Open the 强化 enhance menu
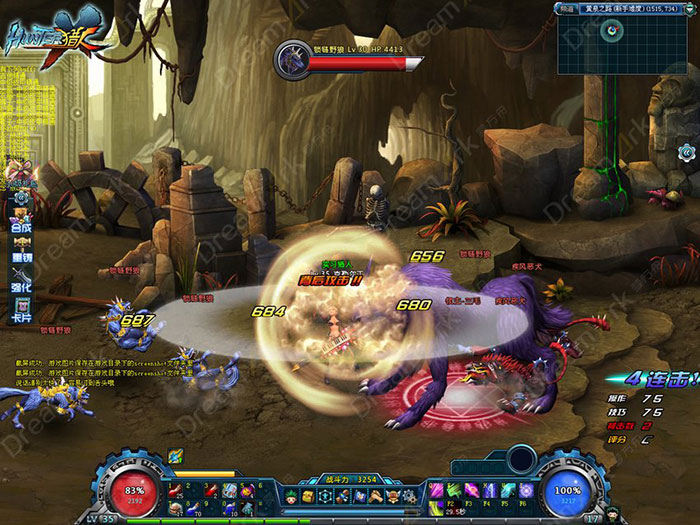Image resolution: width=700 pixels, height=525 pixels. (x=21, y=286)
